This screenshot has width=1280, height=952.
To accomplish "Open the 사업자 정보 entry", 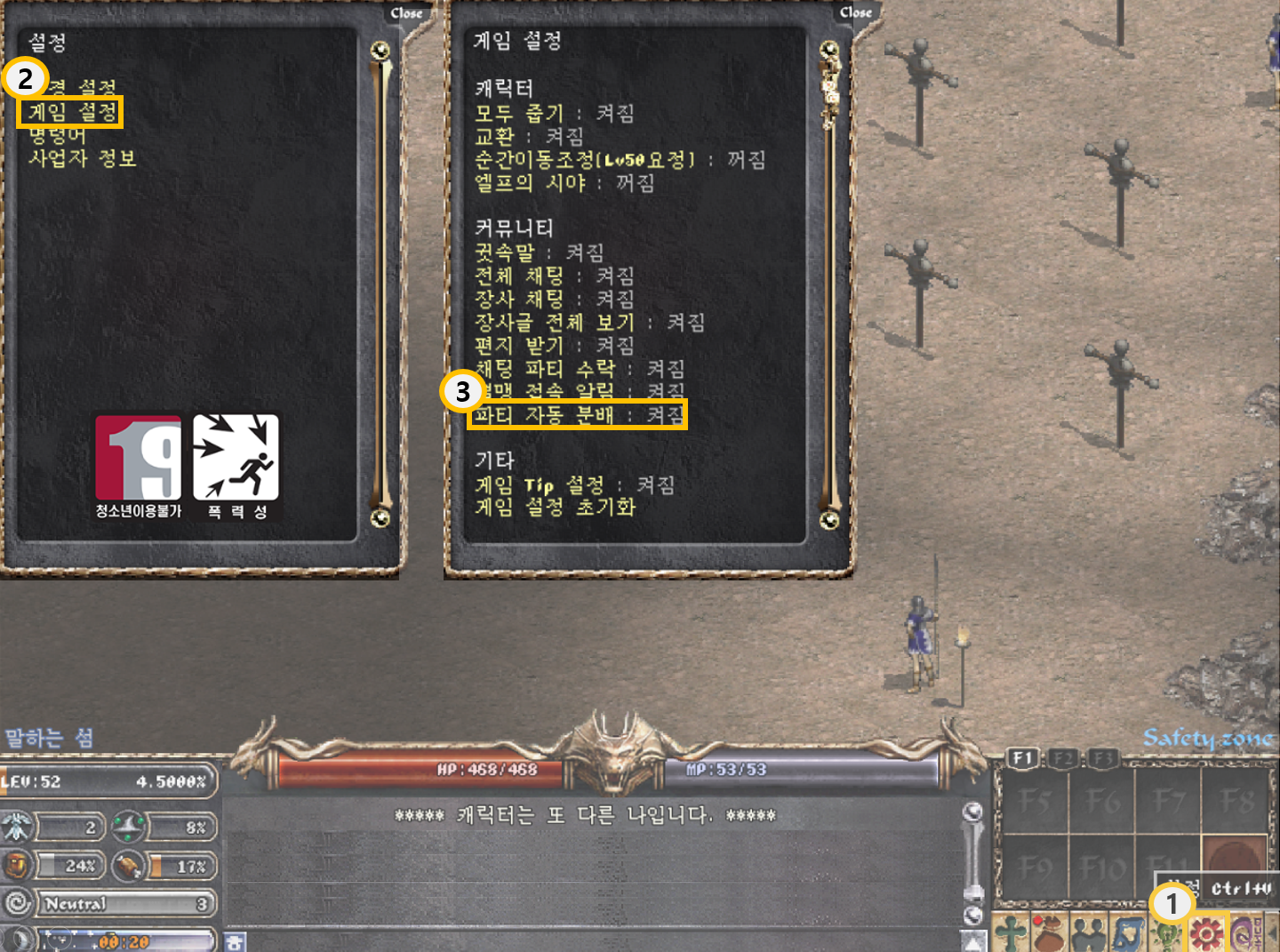I will (x=82, y=159).
